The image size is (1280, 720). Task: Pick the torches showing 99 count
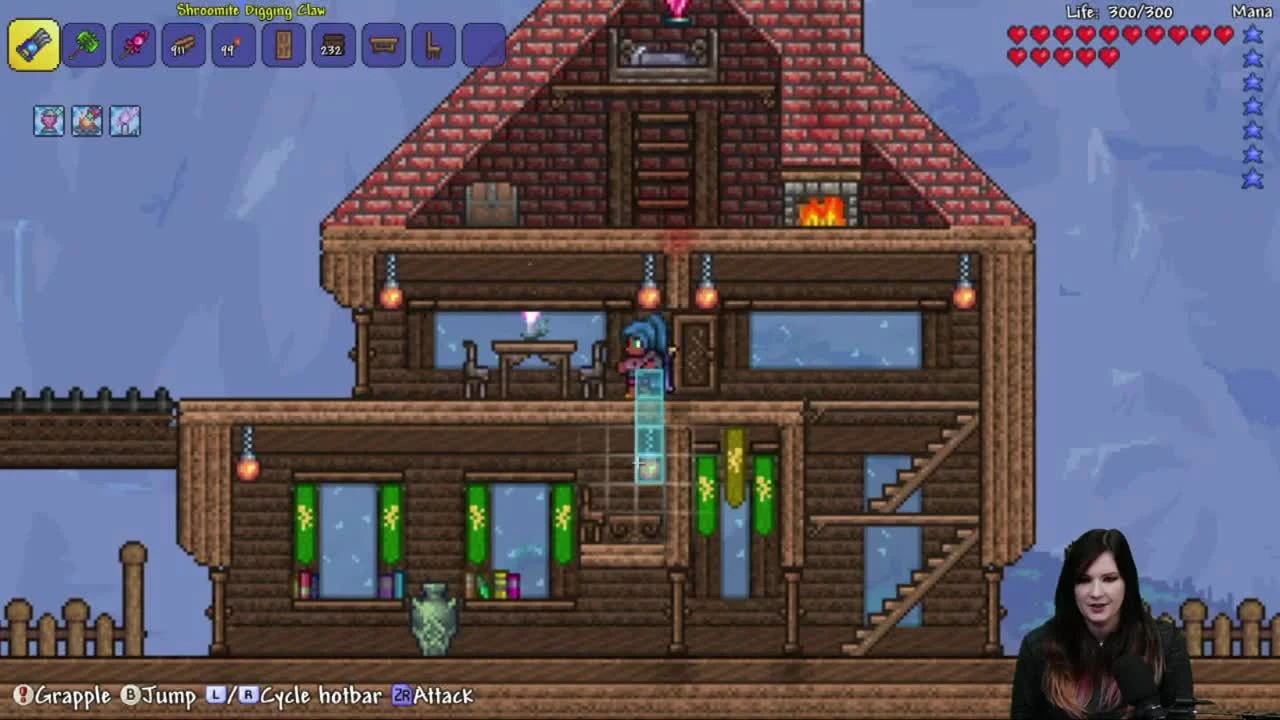tap(233, 45)
